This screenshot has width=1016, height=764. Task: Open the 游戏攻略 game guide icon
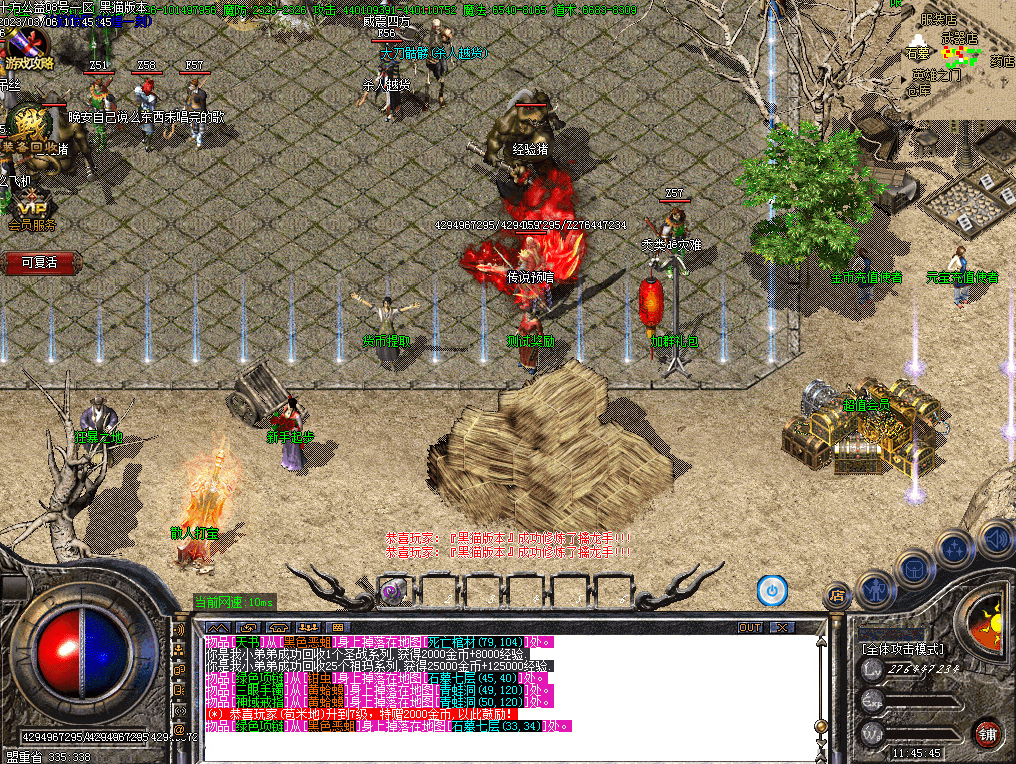click(x=29, y=50)
